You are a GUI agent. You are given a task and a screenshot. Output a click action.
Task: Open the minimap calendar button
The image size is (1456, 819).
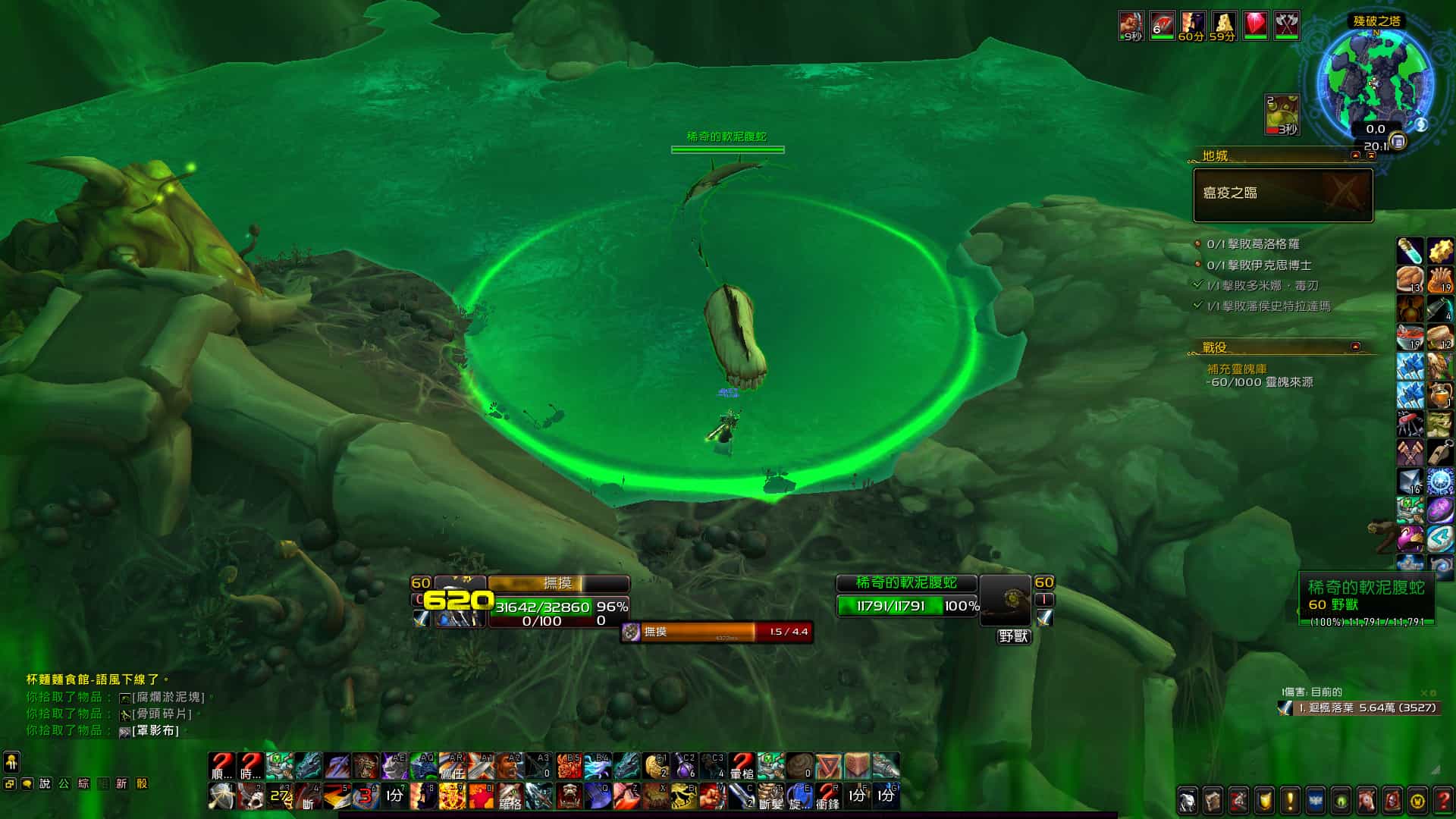[x=1398, y=142]
